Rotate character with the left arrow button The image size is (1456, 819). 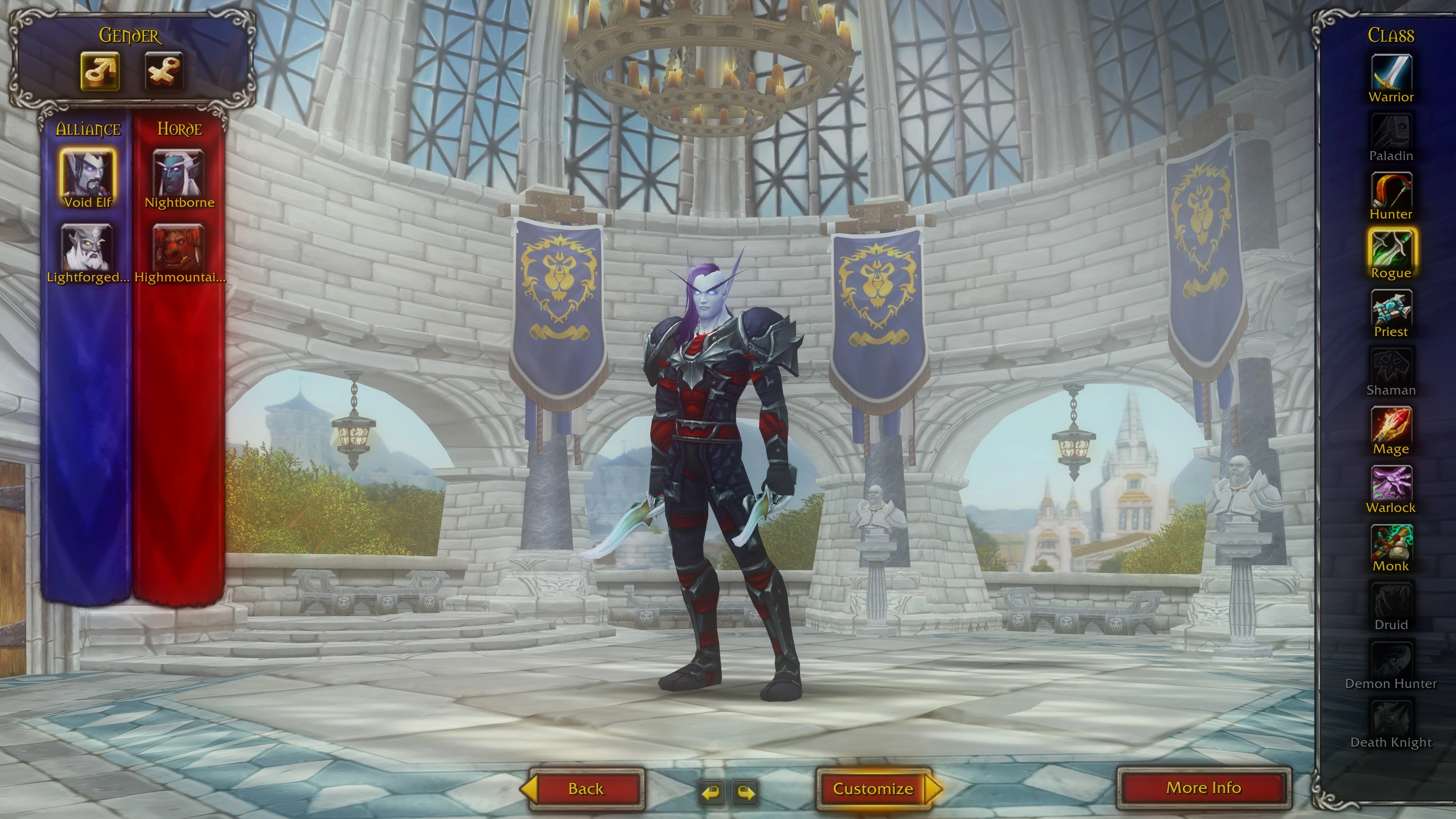712,792
